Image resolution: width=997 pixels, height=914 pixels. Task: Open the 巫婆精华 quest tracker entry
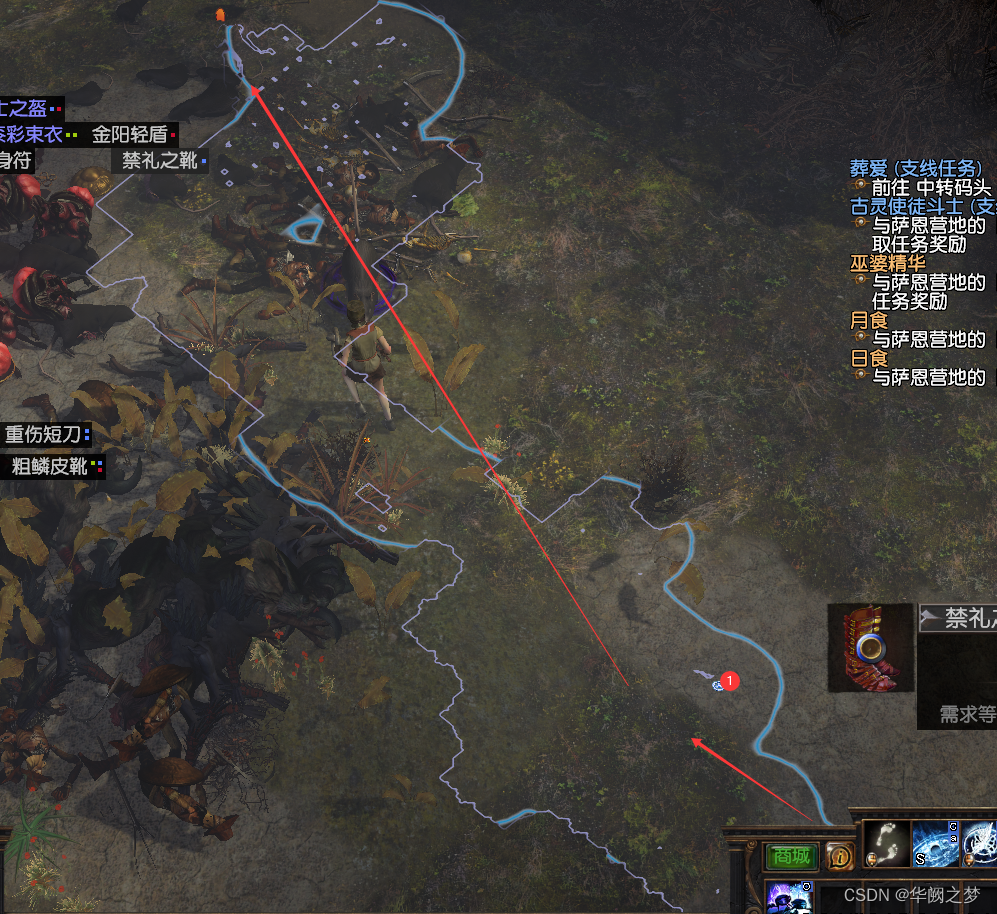888,263
